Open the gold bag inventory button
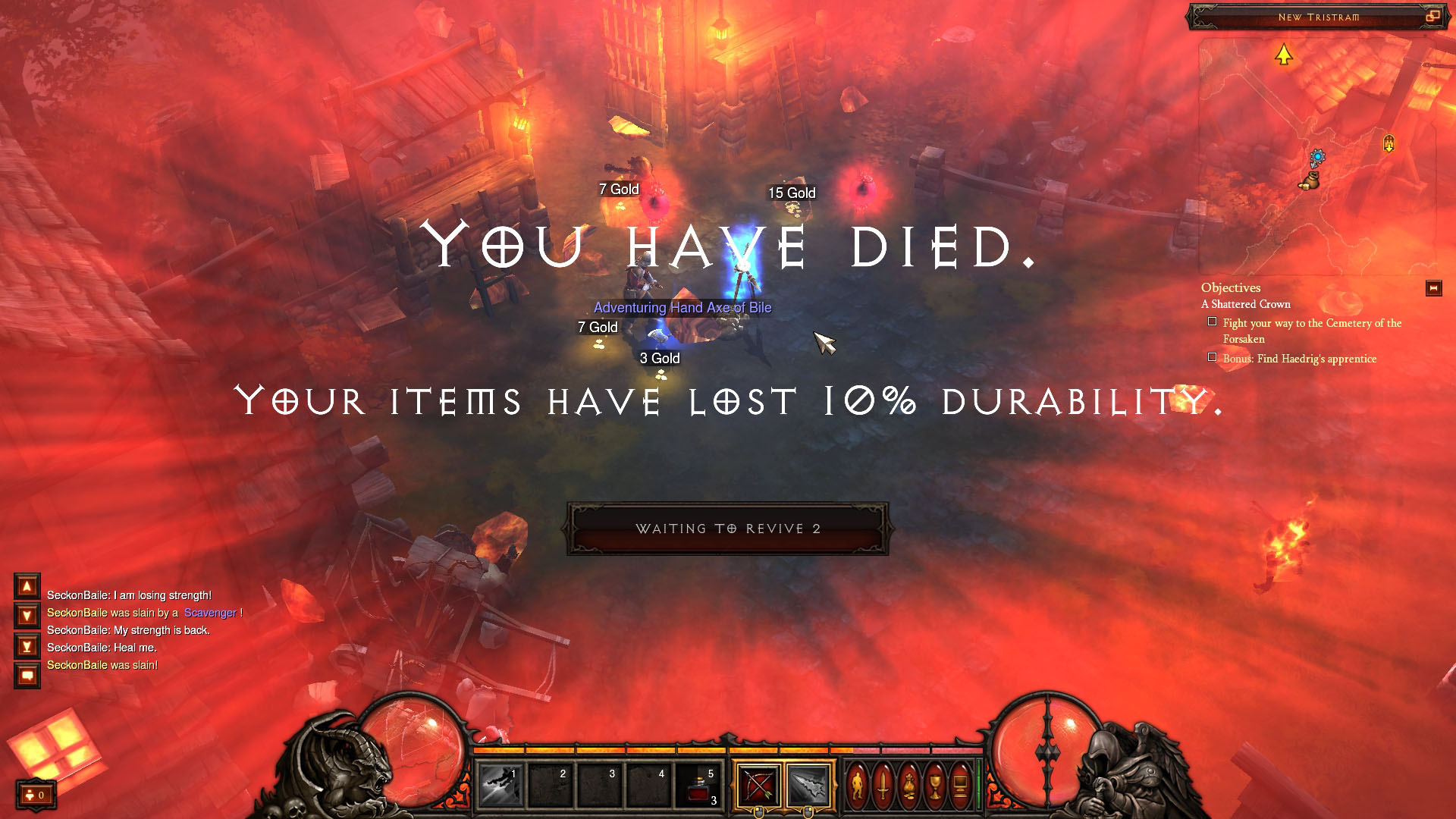This screenshot has height=819, width=1456. coord(909,785)
